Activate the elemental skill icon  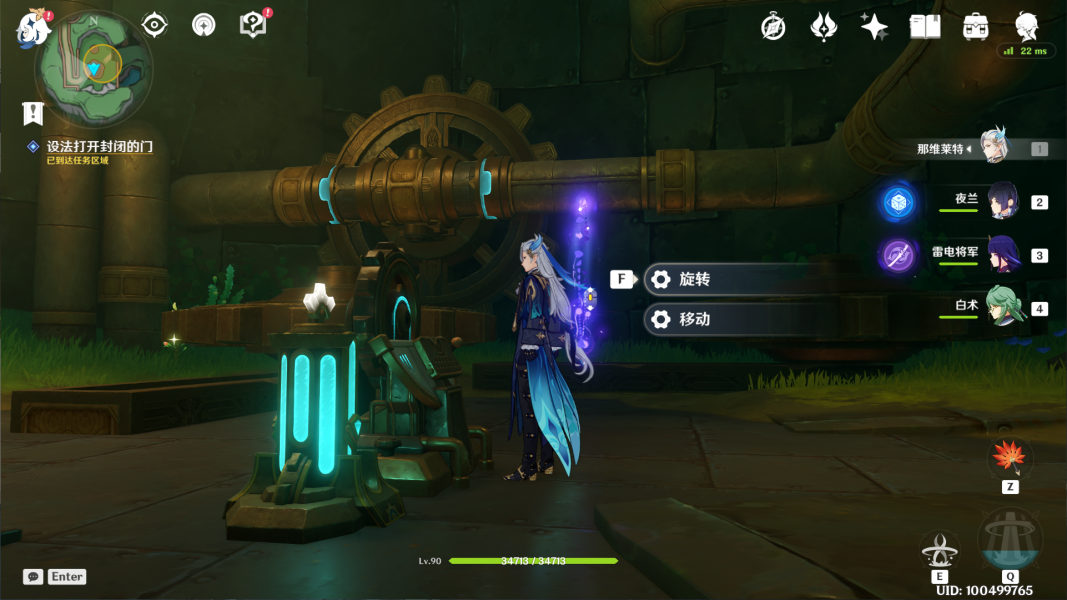(939, 549)
